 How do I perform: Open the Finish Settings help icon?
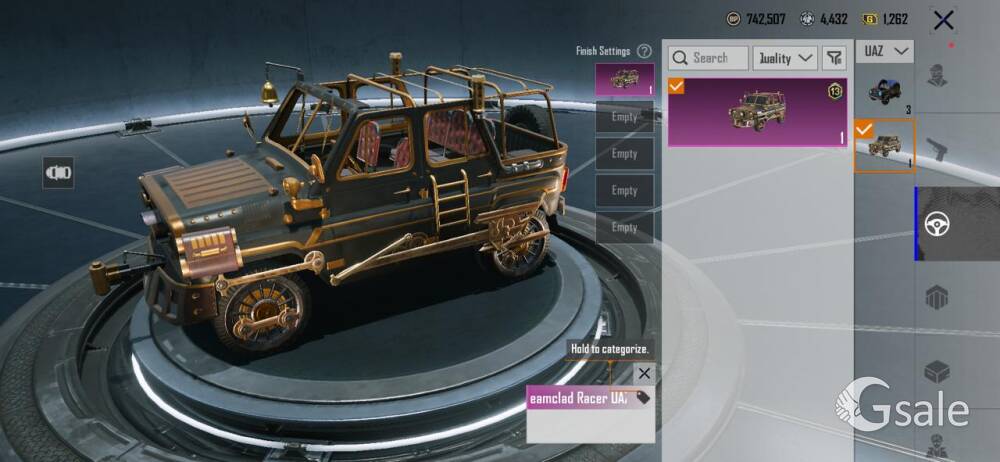(x=644, y=51)
